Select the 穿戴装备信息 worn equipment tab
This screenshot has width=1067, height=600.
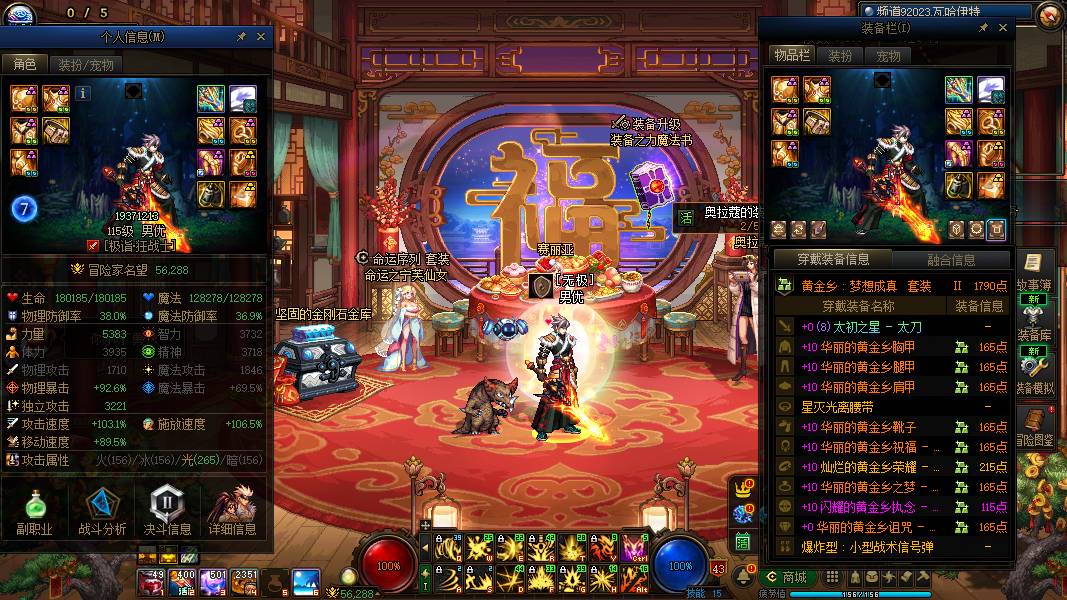pyautogui.click(x=833, y=260)
